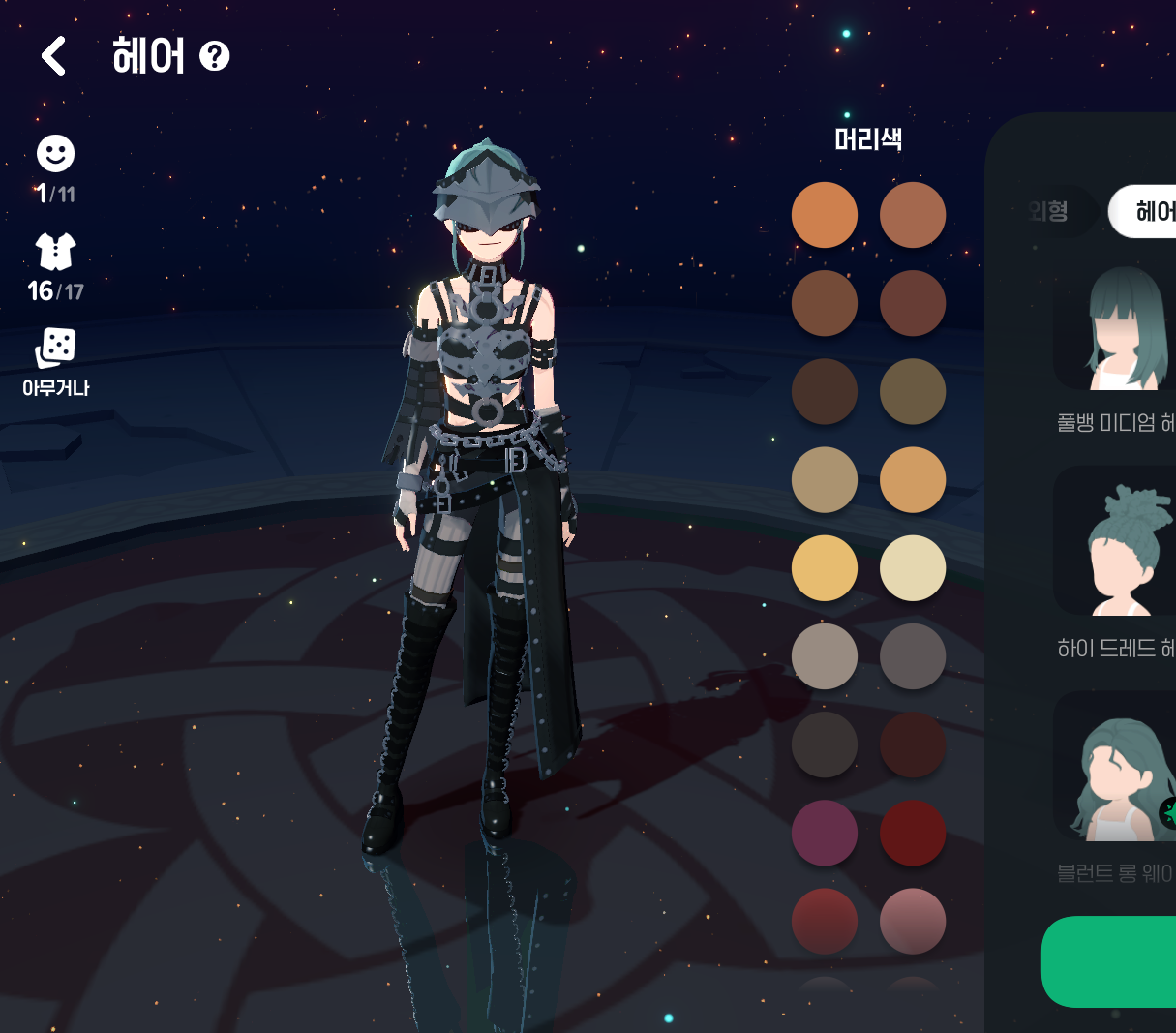Choose the dusty pink hair color
Screen dimensions: 1176x1033
(913, 921)
